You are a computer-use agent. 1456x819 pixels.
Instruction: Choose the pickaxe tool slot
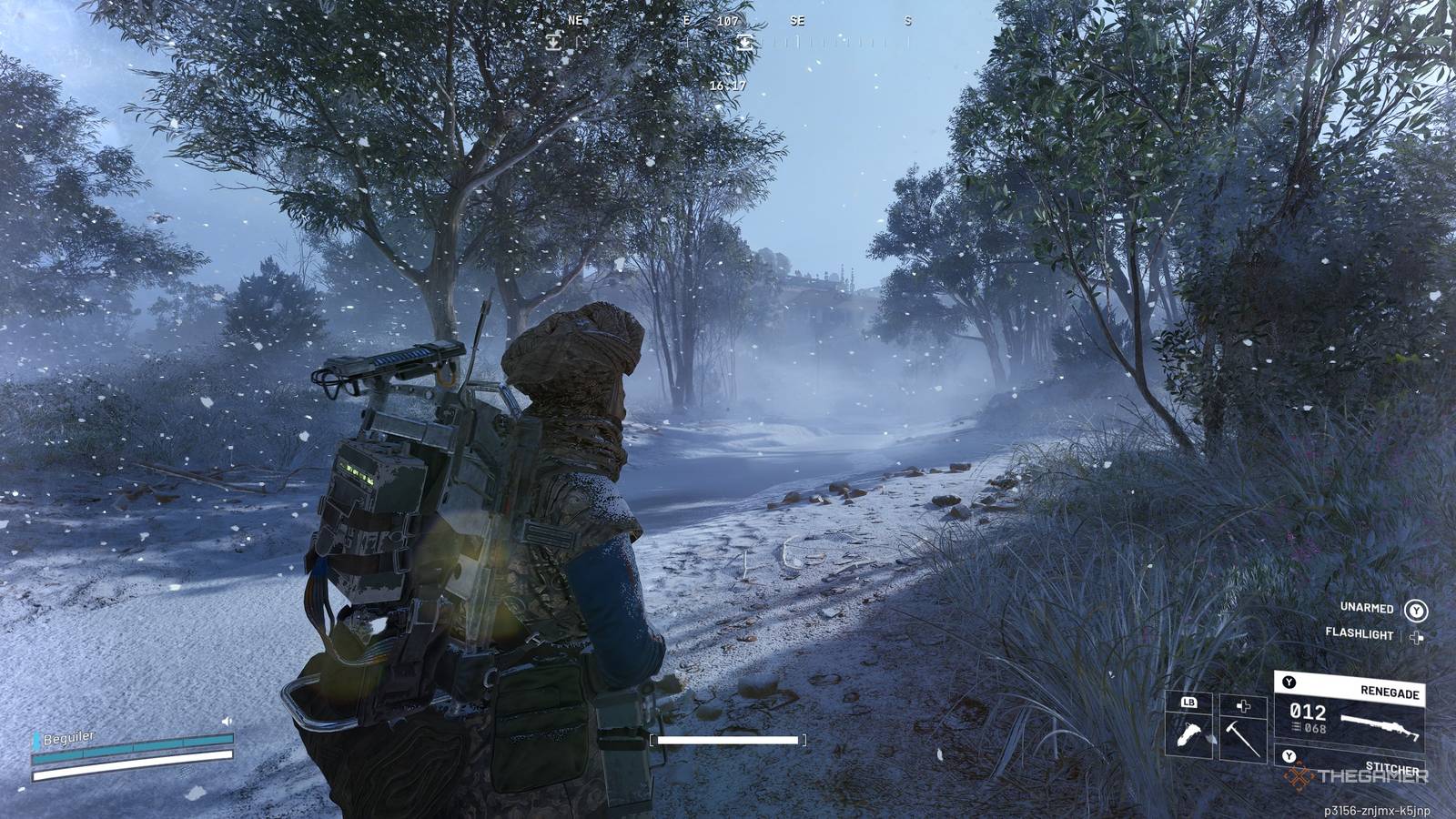point(1243,728)
